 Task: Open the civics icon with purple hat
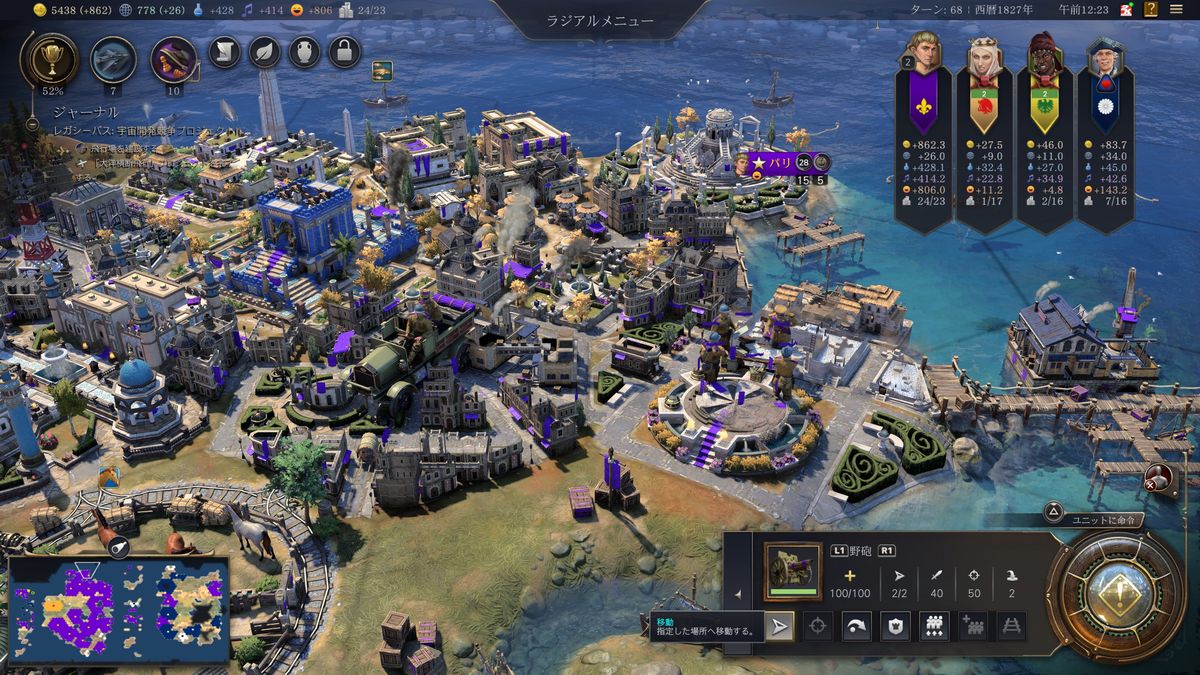(x=172, y=59)
